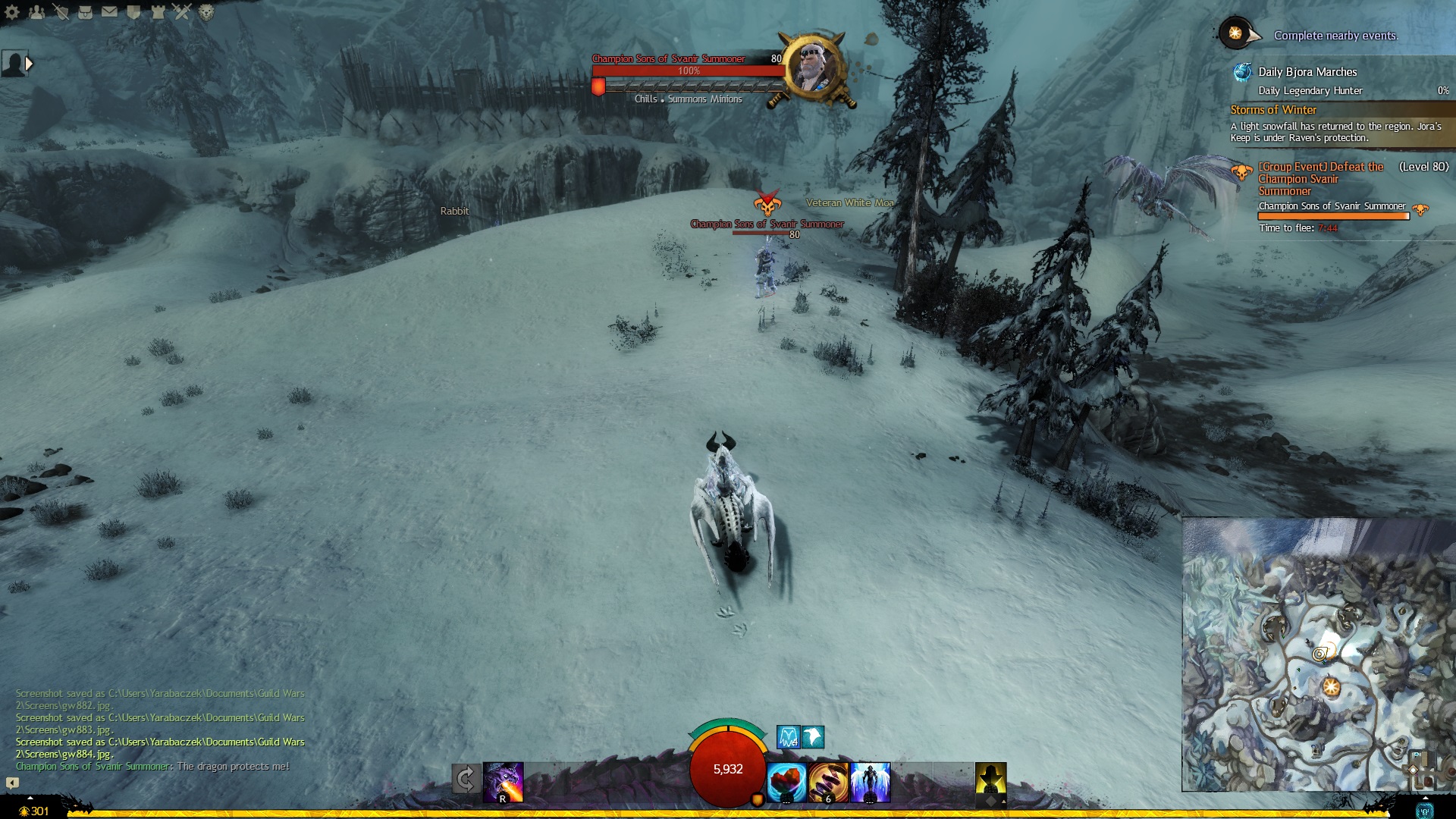
Task: Expand the party portrait arrow
Action: tap(29, 64)
